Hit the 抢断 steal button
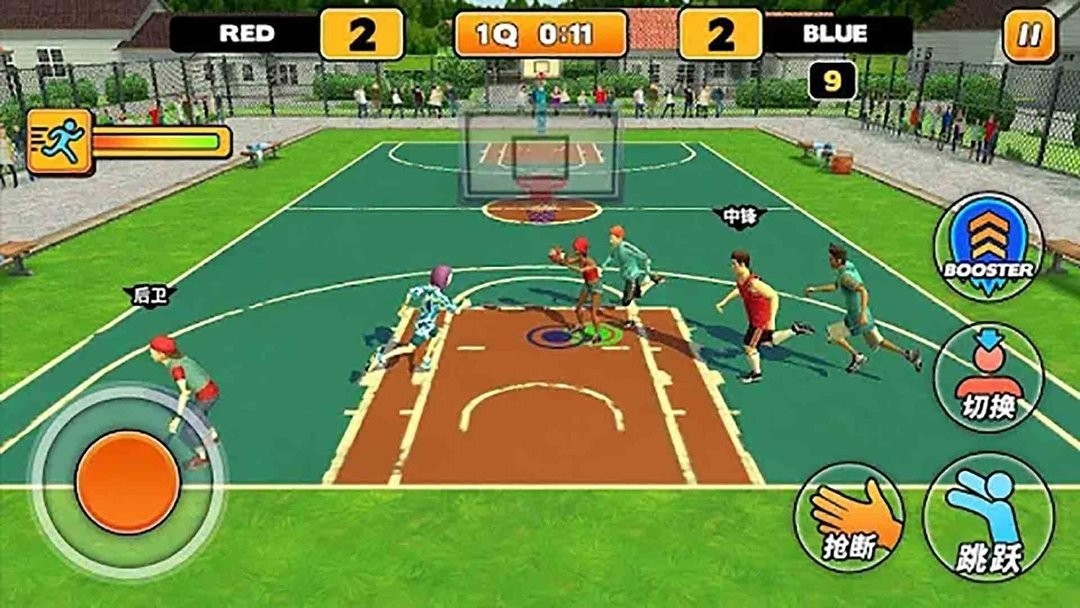 coord(849,517)
